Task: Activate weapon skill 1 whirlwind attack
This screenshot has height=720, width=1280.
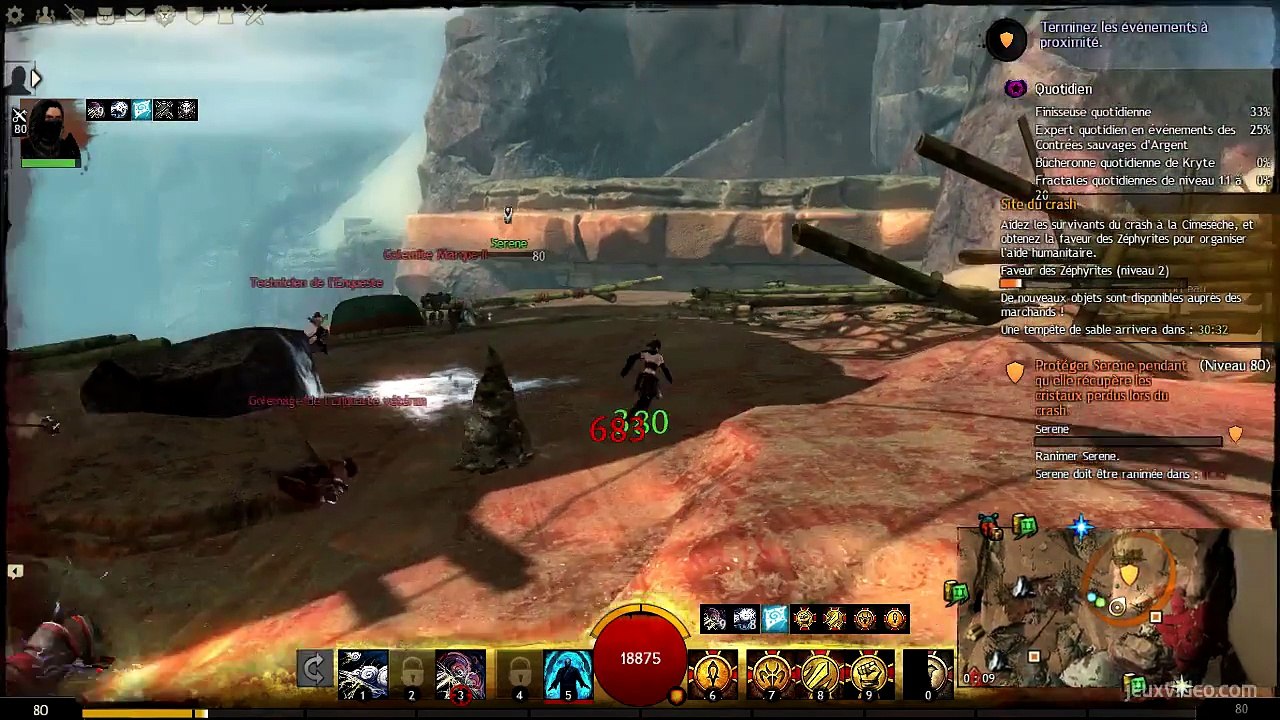Action: click(363, 674)
